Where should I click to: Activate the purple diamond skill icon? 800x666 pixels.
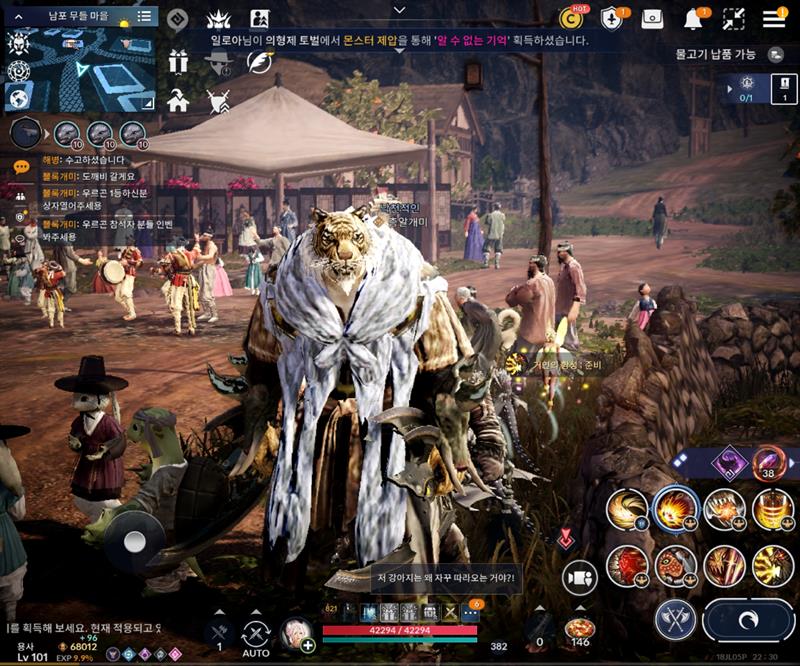[728, 462]
